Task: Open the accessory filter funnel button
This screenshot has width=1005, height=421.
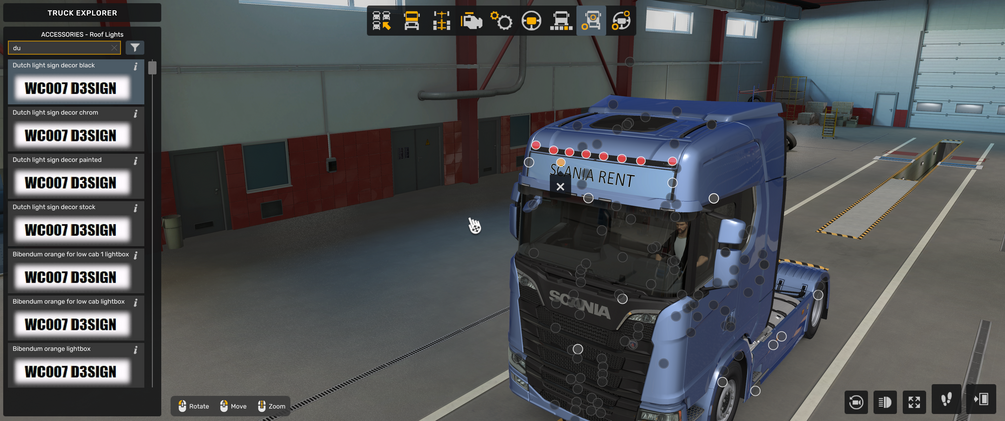Action: click(x=135, y=48)
